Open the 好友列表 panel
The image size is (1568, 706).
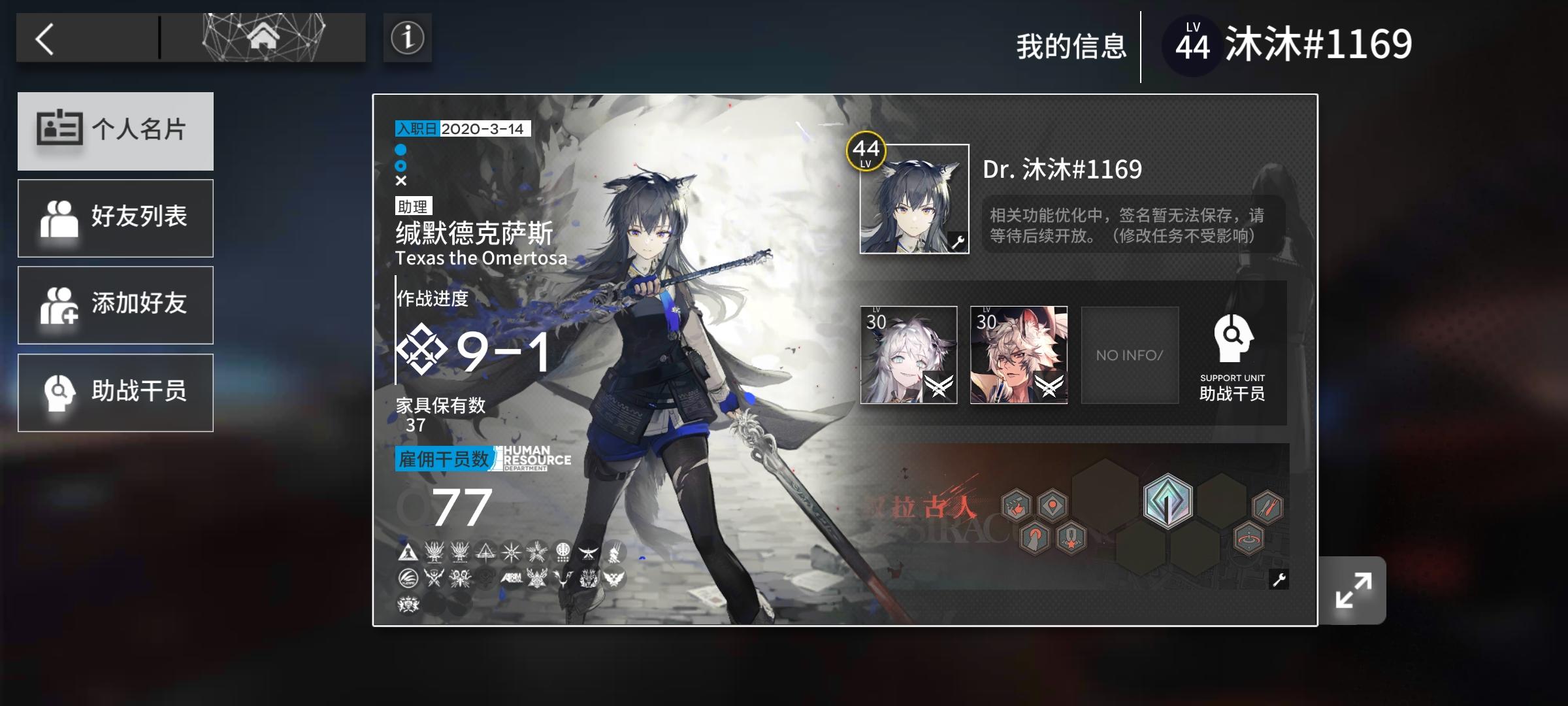116,218
